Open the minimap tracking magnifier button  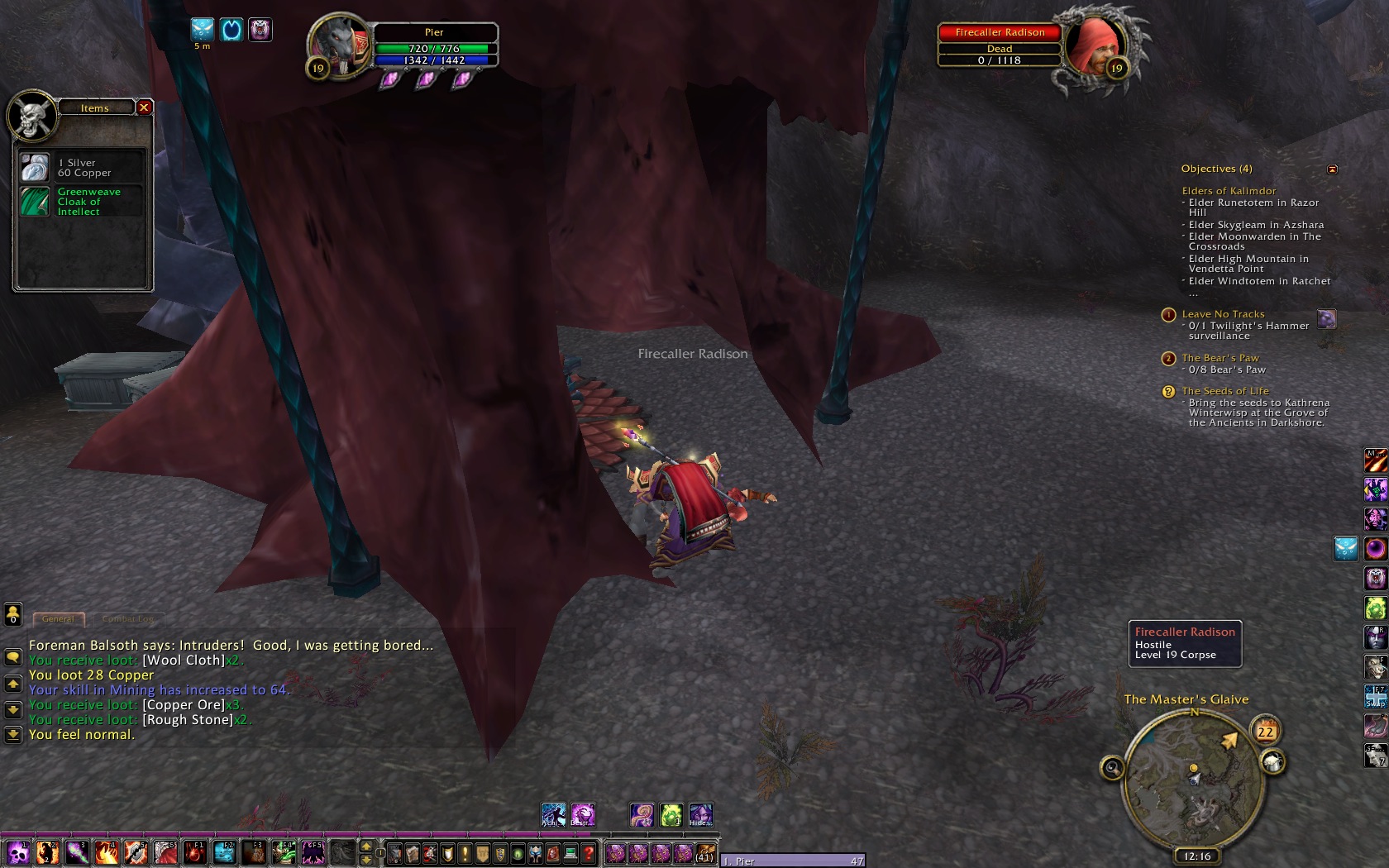1112,769
